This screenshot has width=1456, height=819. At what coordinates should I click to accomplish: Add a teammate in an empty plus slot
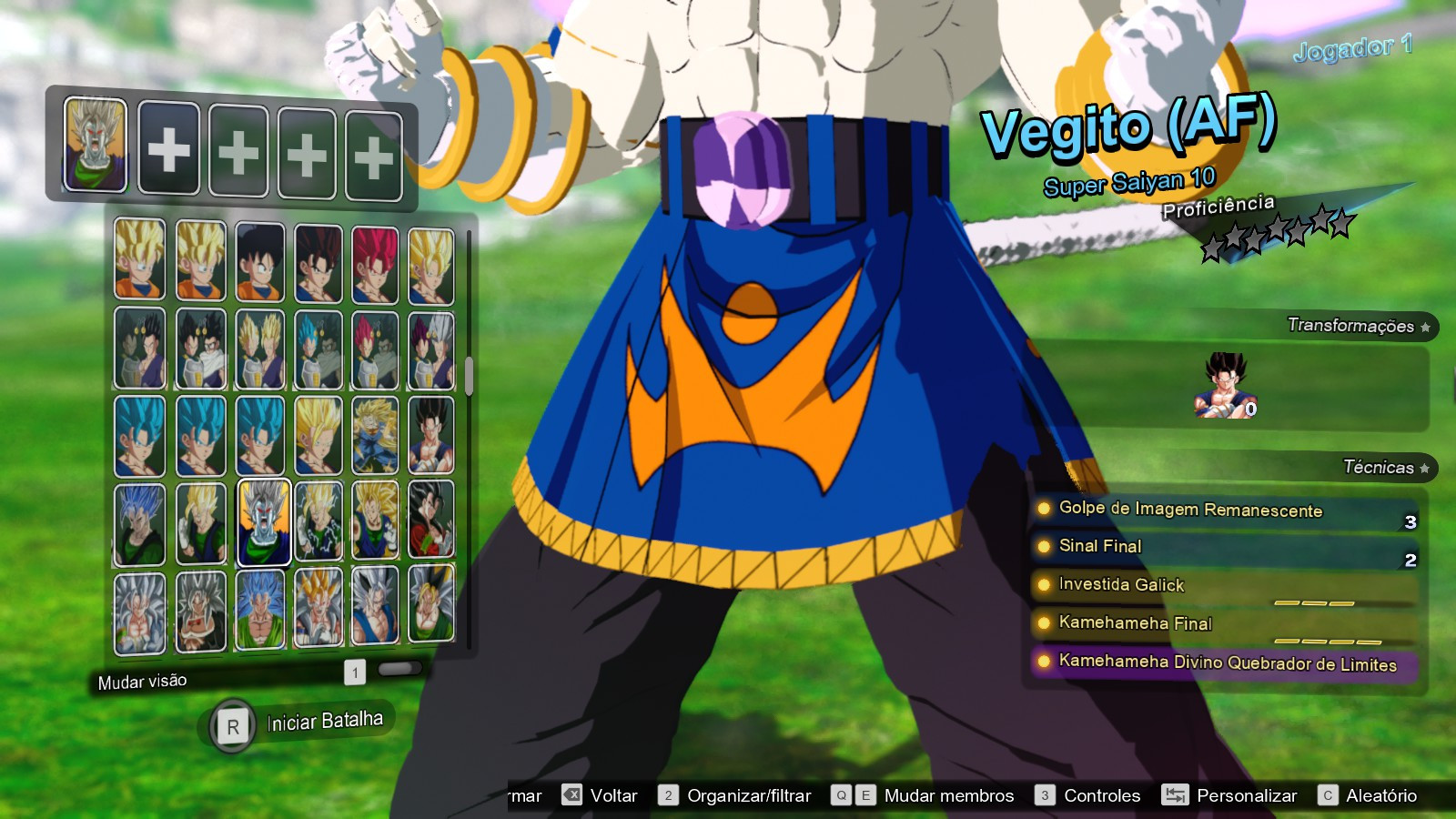click(x=168, y=147)
